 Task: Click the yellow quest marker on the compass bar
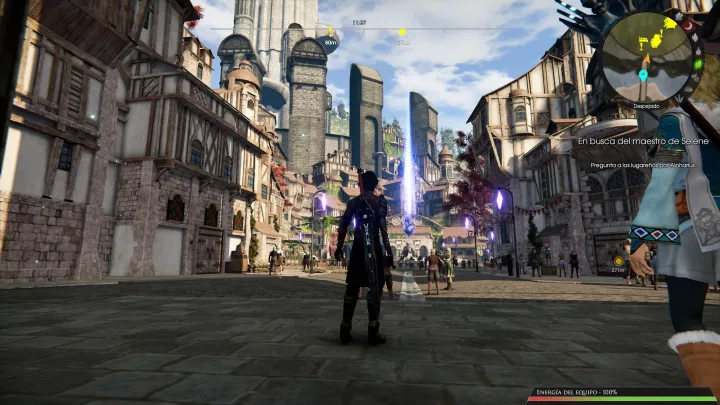[x=330, y=31]
